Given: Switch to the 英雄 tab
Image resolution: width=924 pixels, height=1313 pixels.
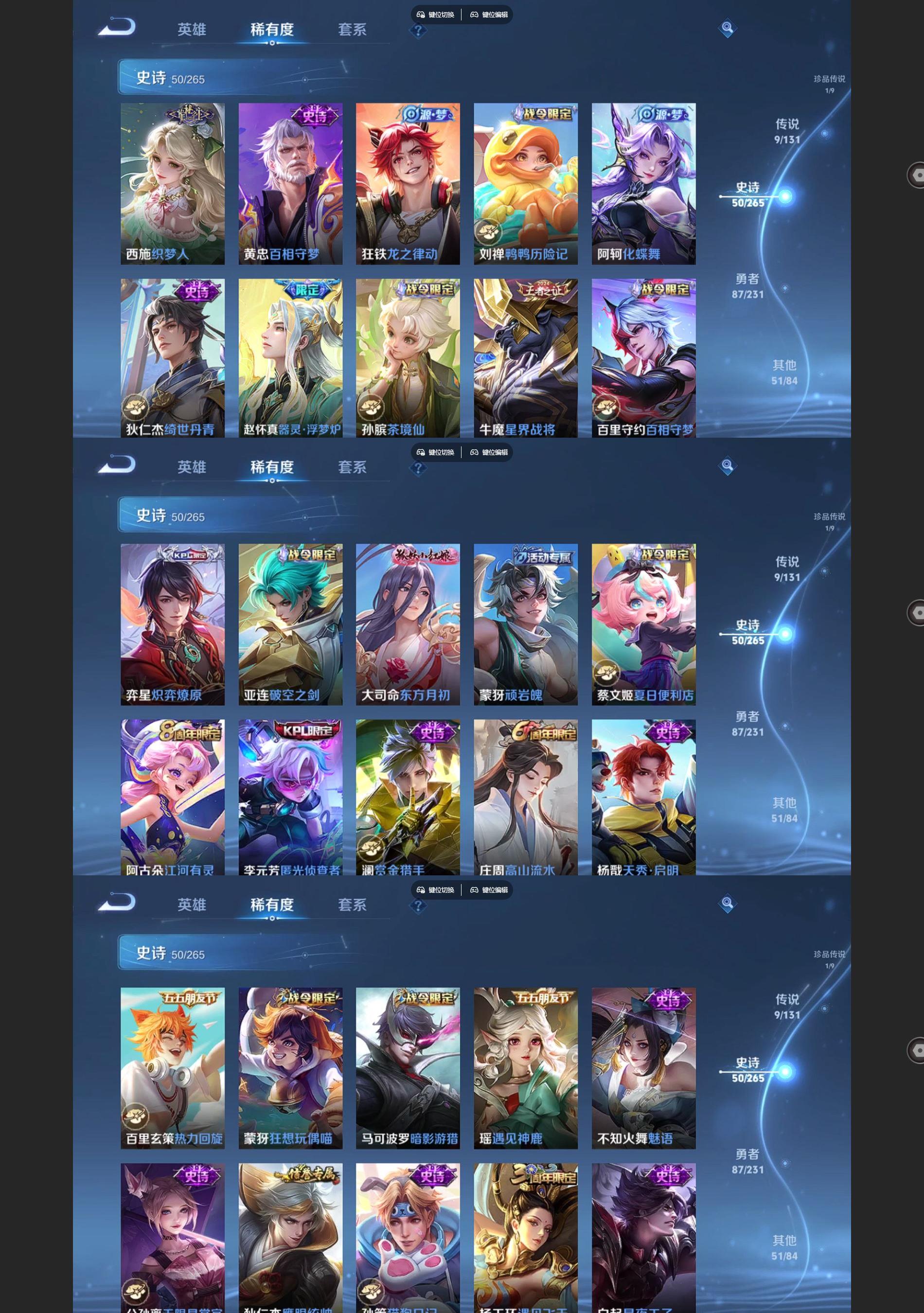Looking at the screenshot, I should [x=192, y=30].
